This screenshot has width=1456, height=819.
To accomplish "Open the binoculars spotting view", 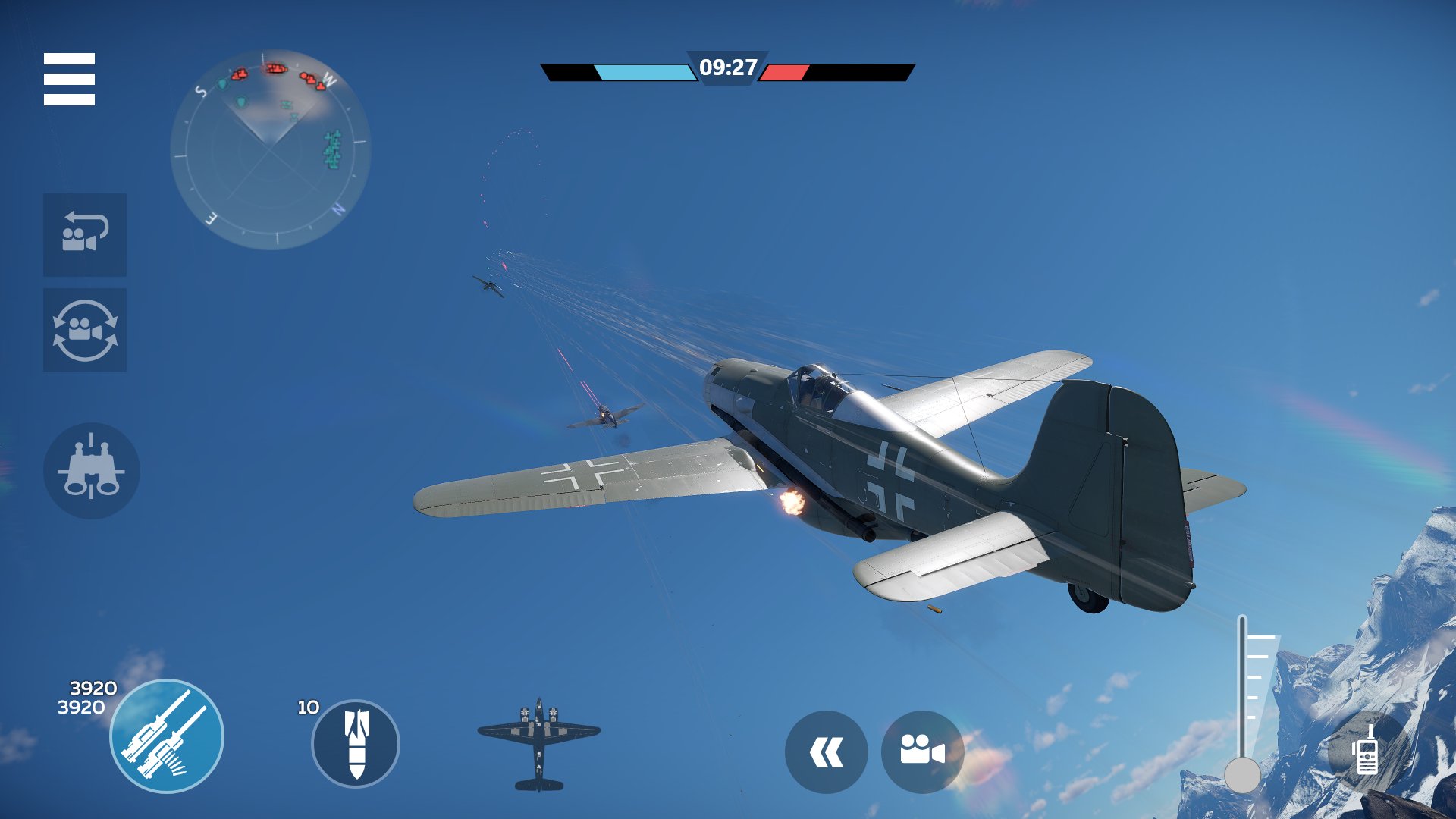I will (91, 470).
